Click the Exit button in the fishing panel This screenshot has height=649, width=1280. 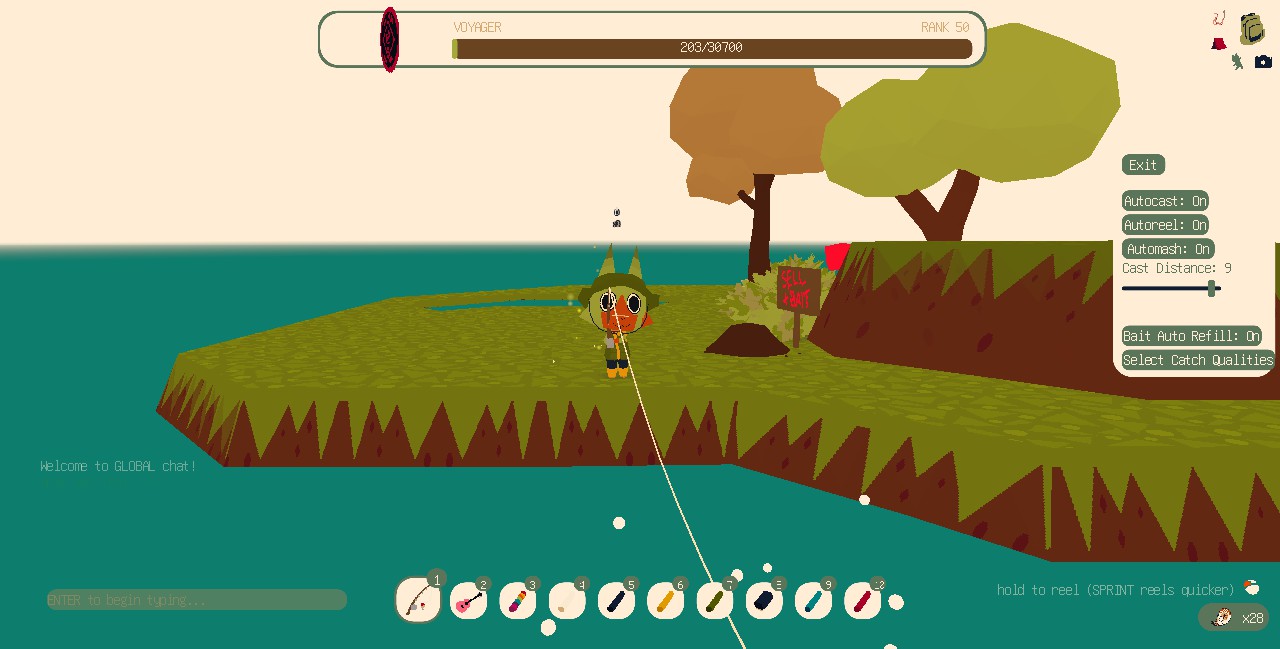coord(1143,165)
